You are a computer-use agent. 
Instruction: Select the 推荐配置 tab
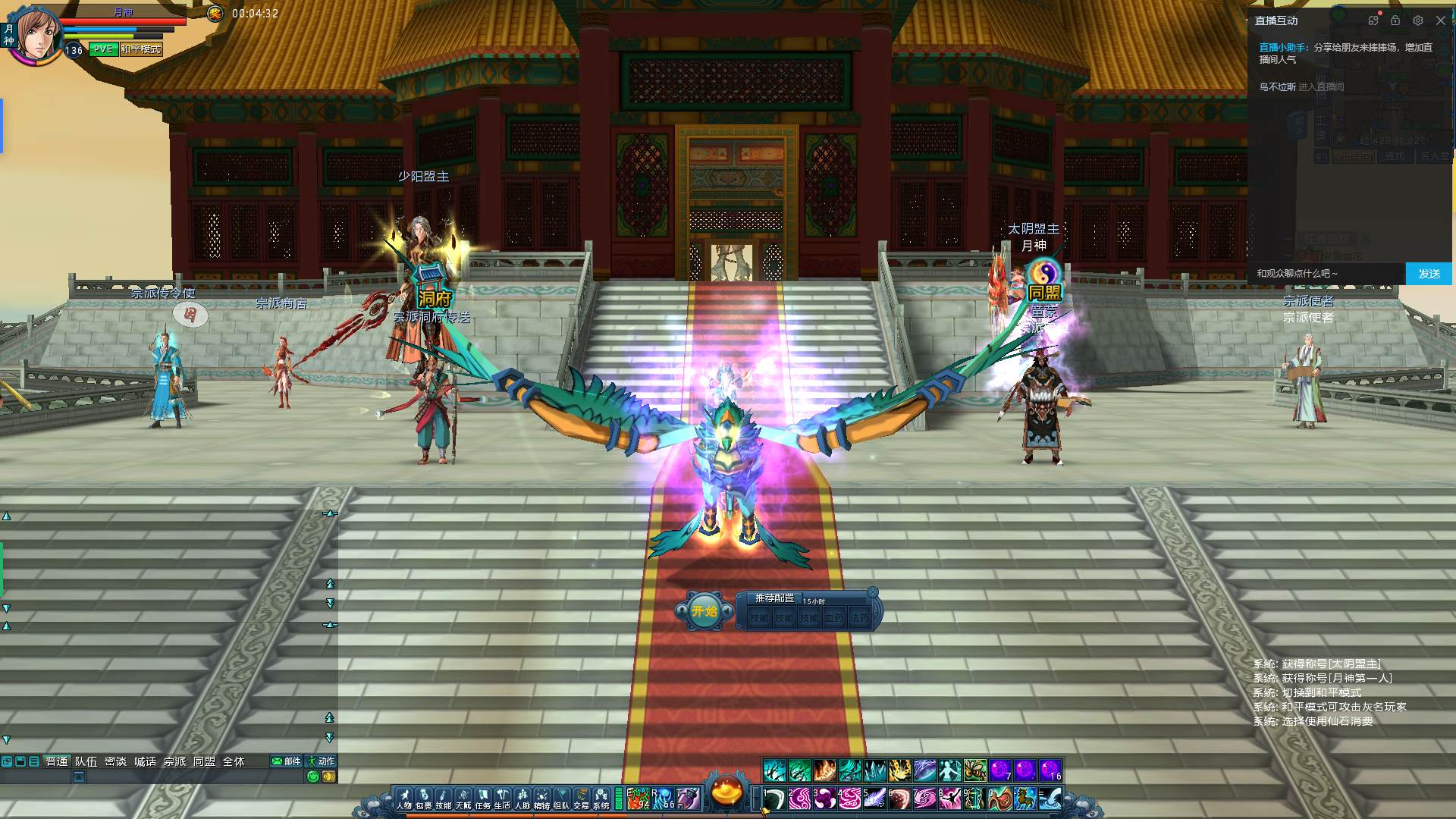tap(774, 598)
